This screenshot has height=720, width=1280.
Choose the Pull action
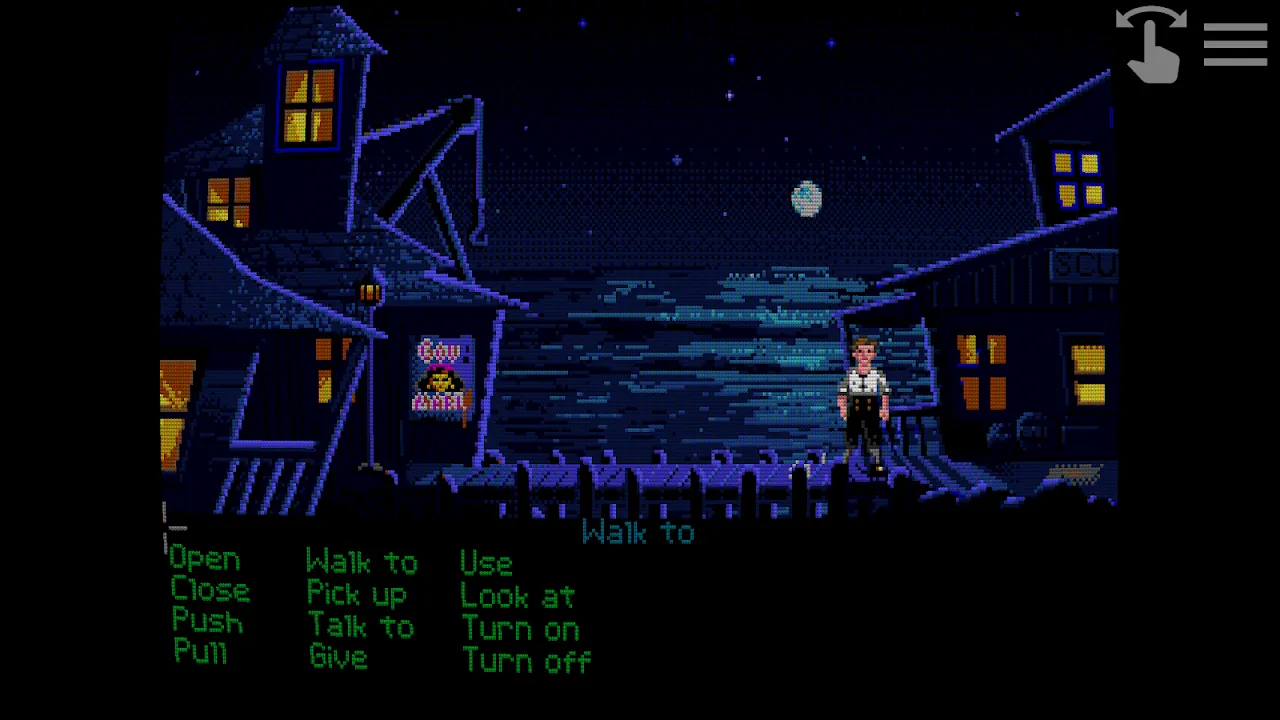click(199, 653)
